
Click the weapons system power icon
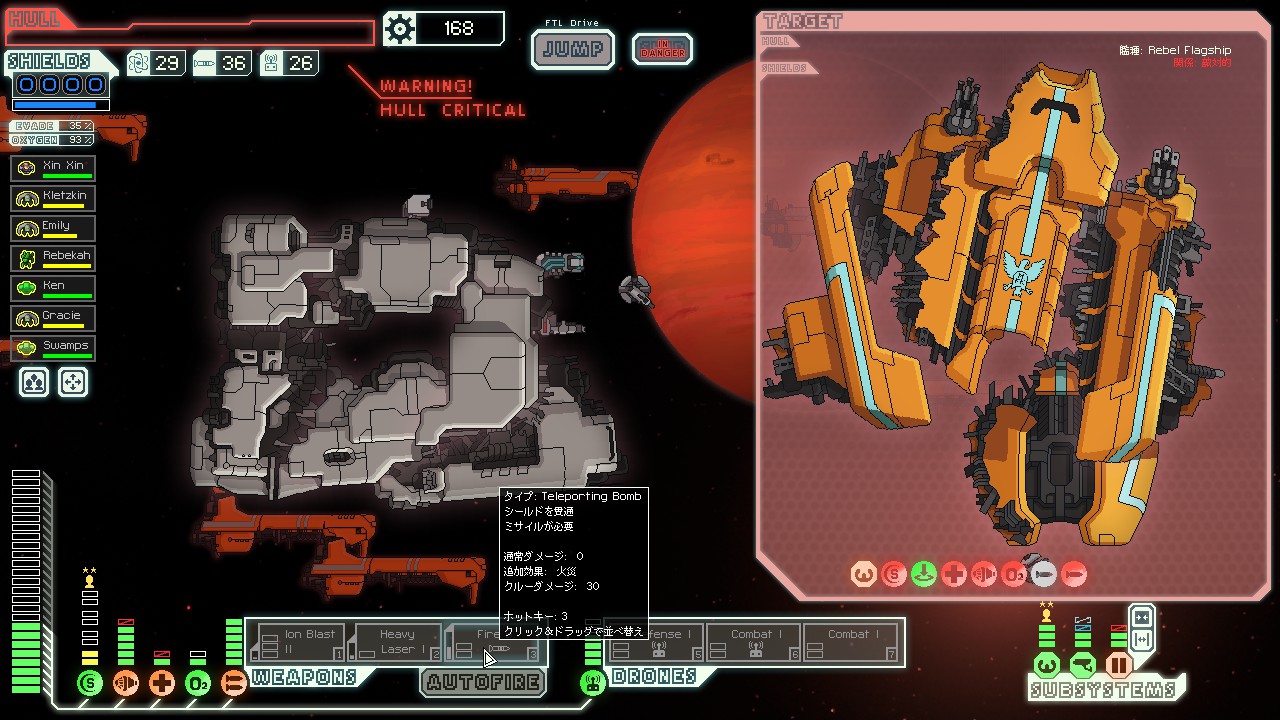(x=233, y=684)
